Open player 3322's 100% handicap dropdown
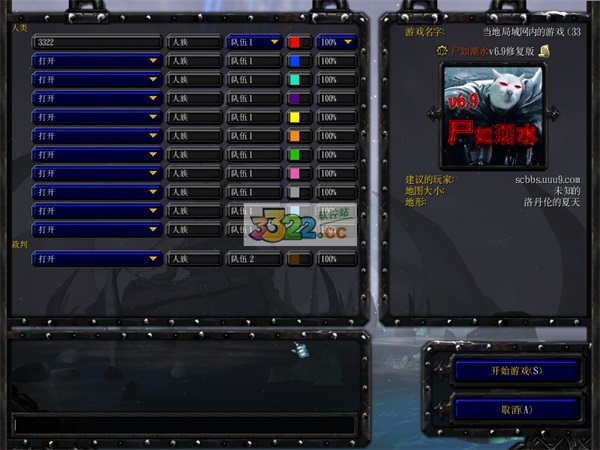 pyautogui.click(x=338, y=43)
